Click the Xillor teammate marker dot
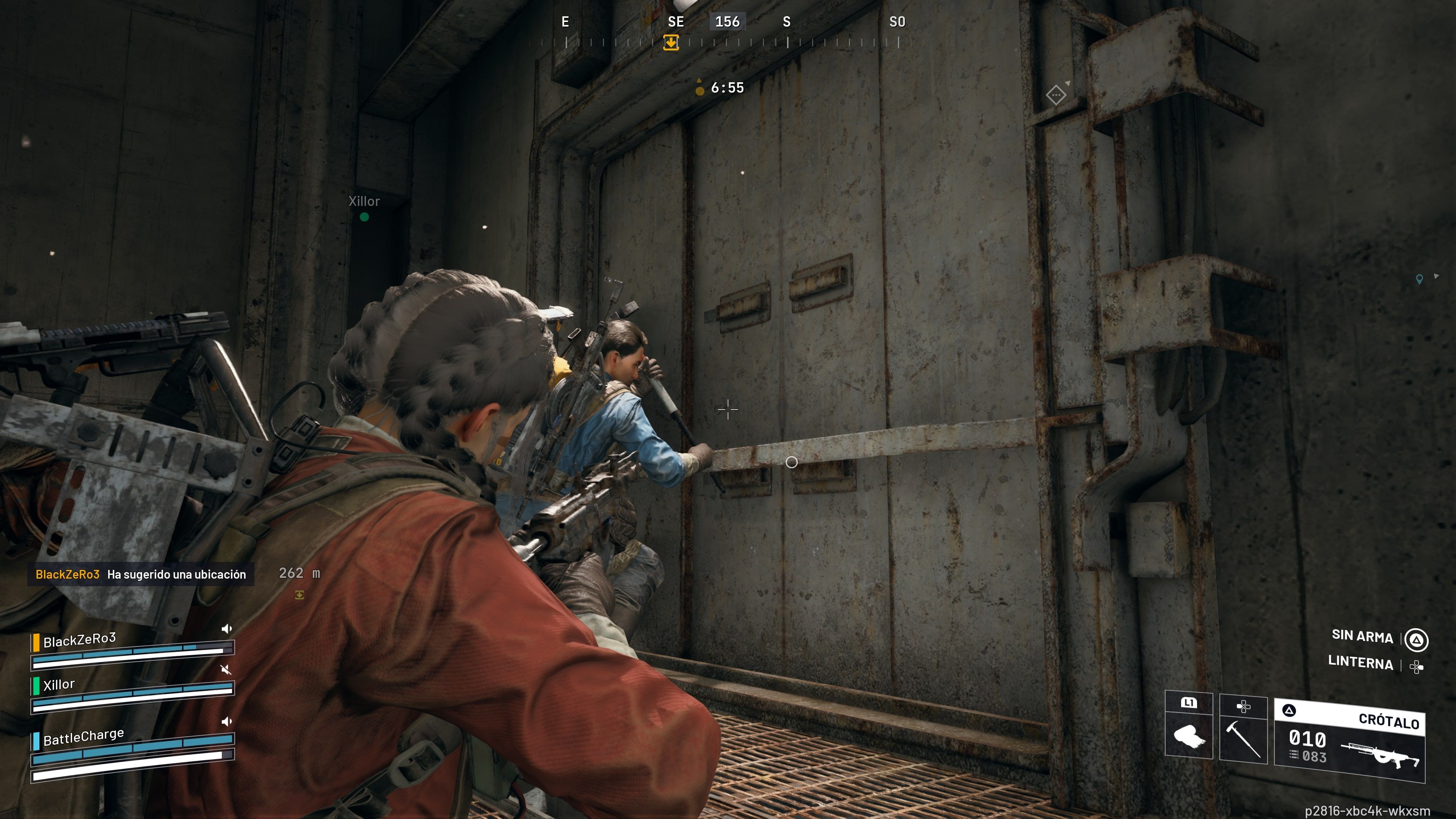 (x=364, y=217)
